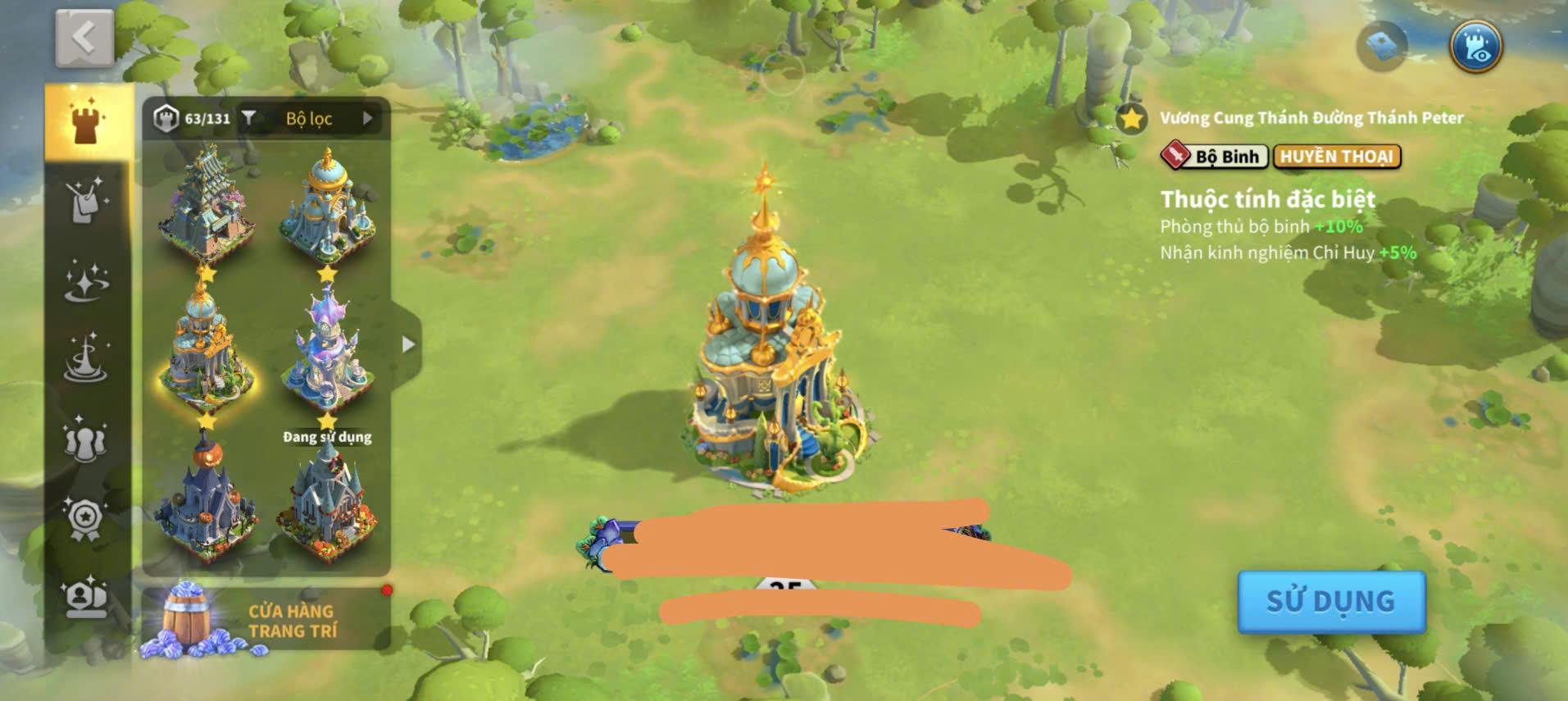Switch to the three figures tab

coord(86,439)
